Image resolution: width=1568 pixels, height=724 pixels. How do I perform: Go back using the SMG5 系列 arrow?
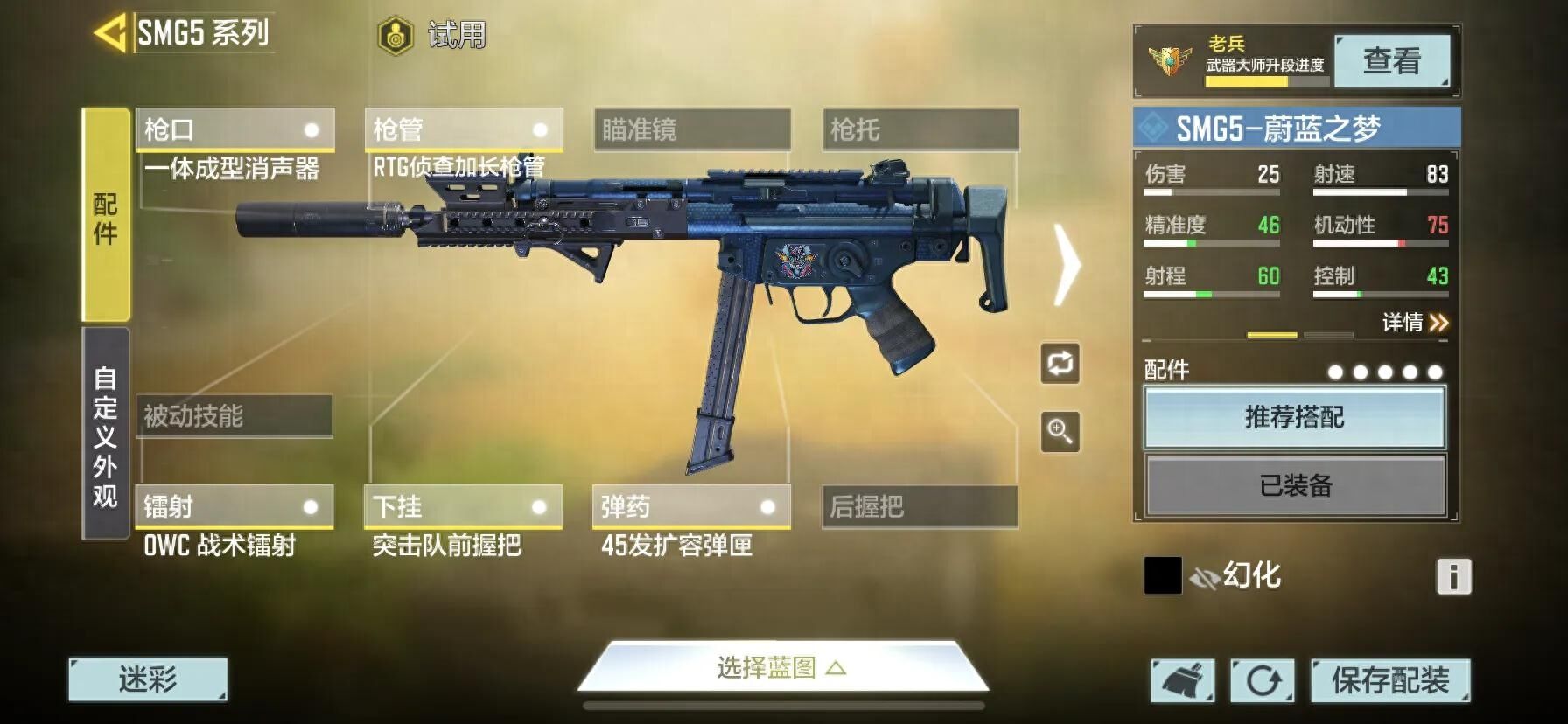[111, 34]
